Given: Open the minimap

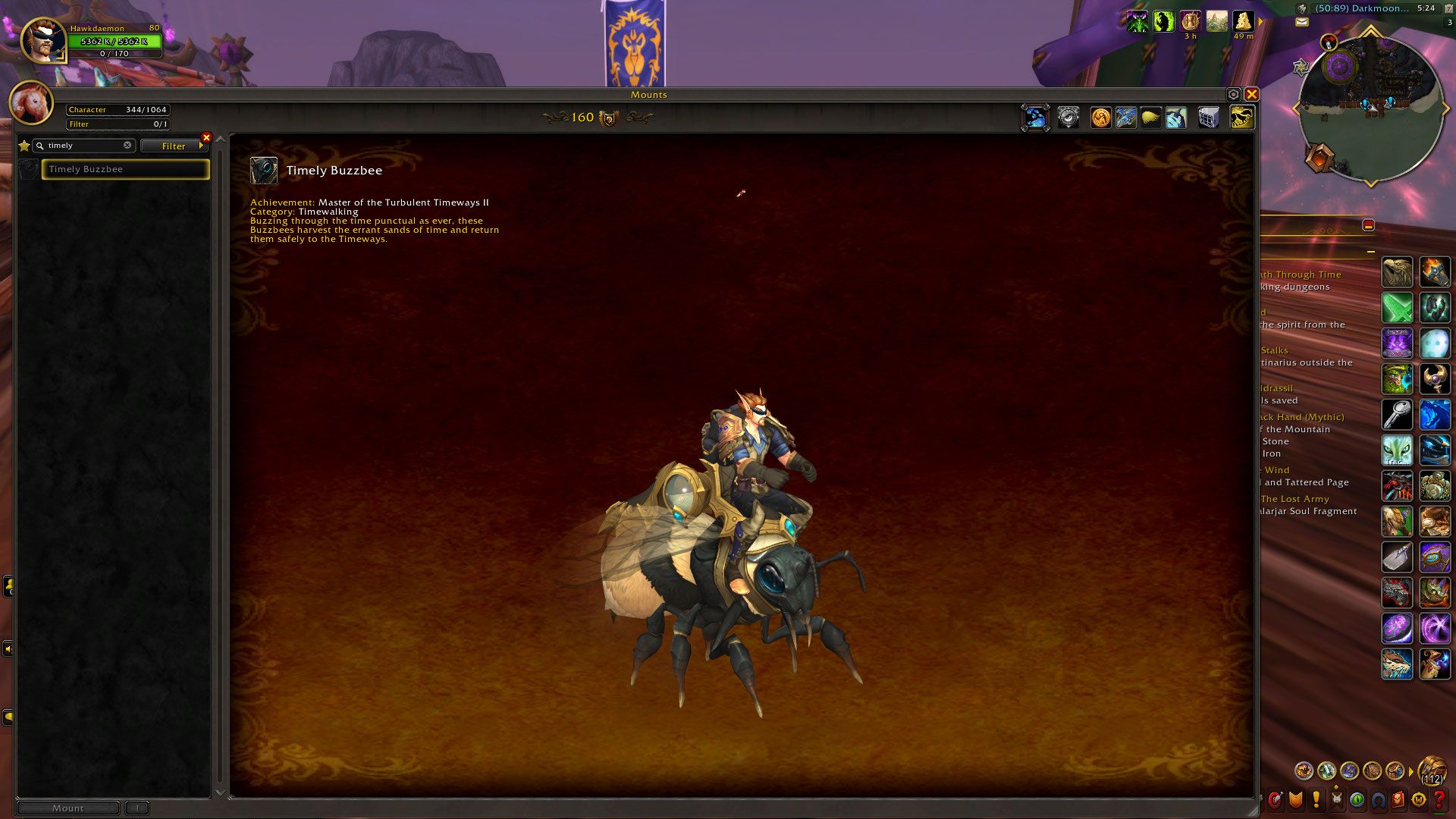Looking at the screenshot, I should click(x=1370, y=108).
